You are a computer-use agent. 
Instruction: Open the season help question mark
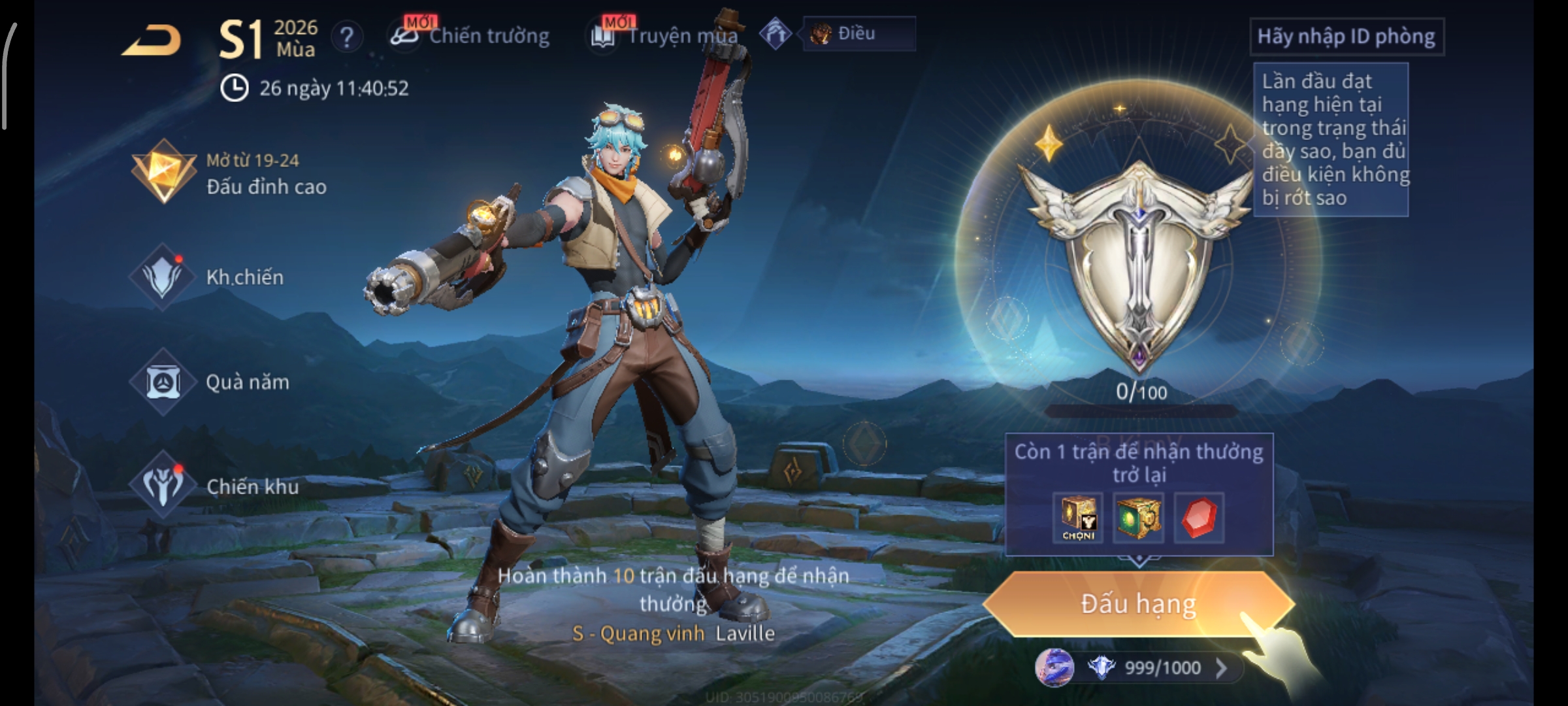(x=347, y=37)
